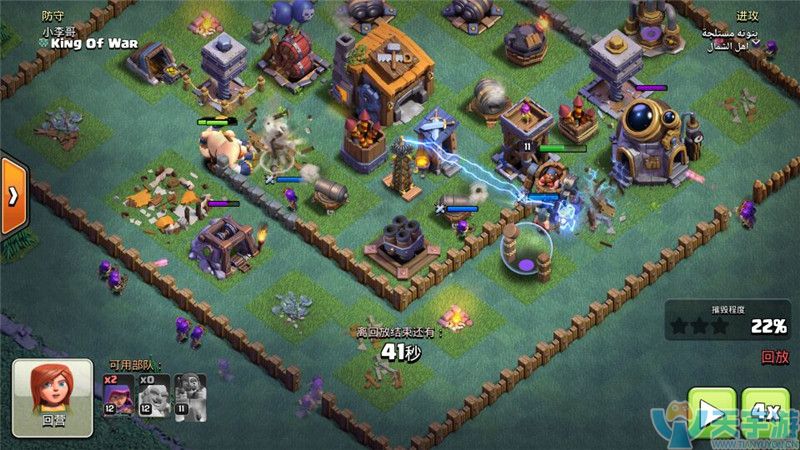This screenshot has height=450, width=800.
Task: Tap the 回营 return home button
Action: coord(52,397)
